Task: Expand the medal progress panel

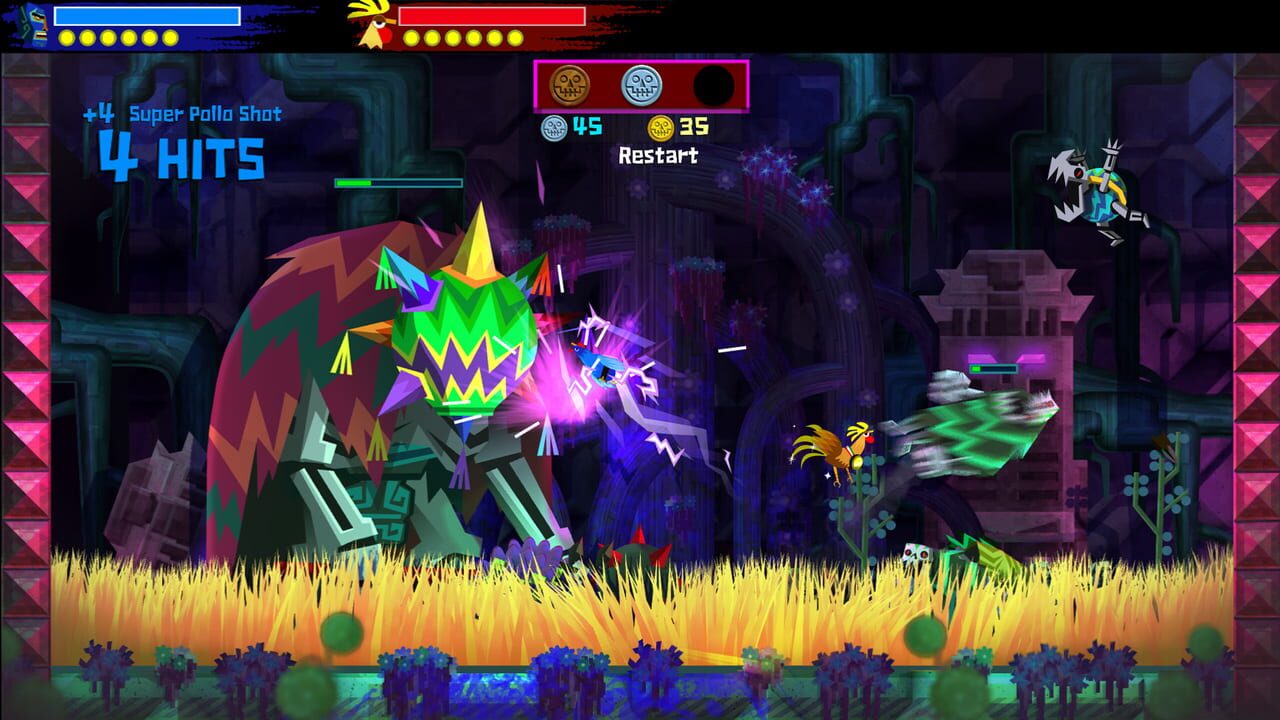Action: click(640, 85)
